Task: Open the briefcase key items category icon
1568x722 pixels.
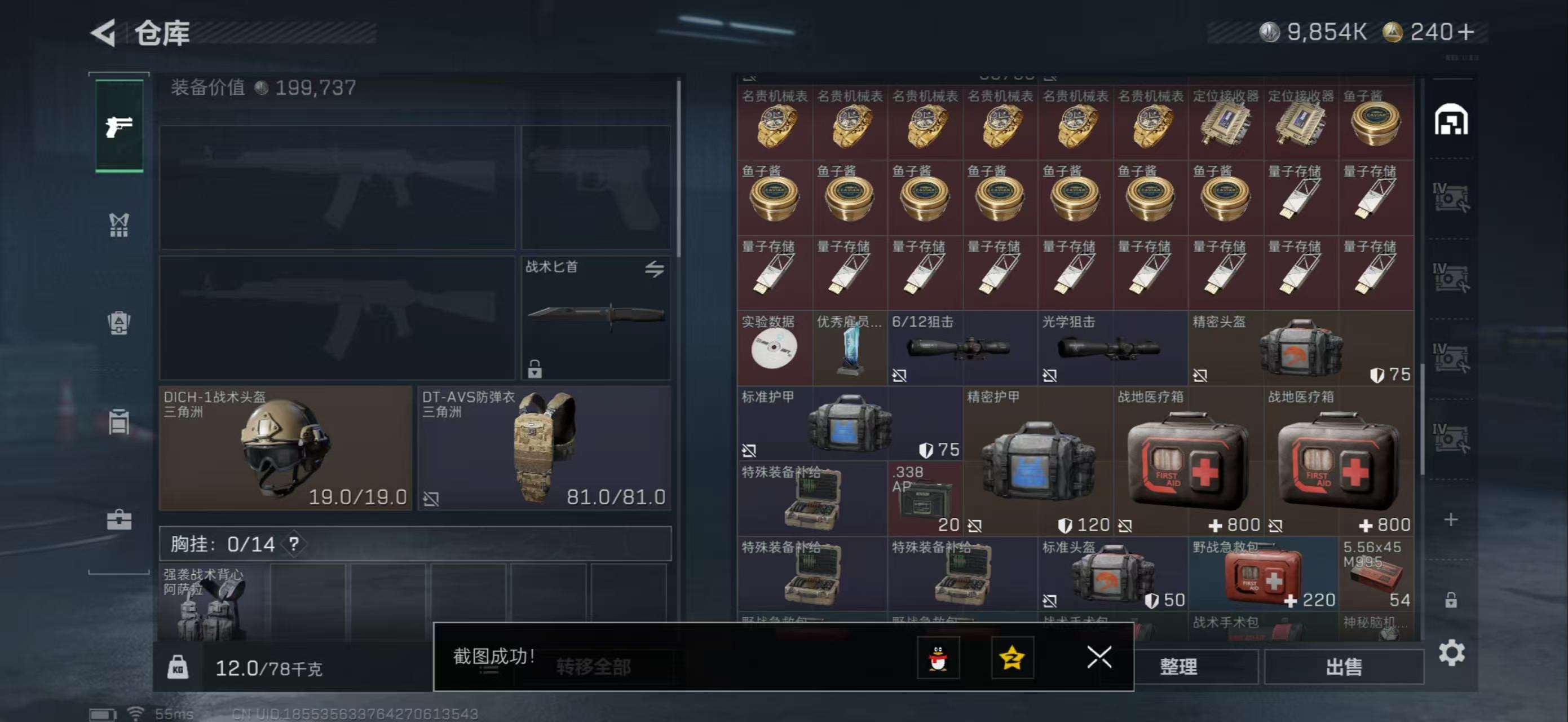Action: 120,521
